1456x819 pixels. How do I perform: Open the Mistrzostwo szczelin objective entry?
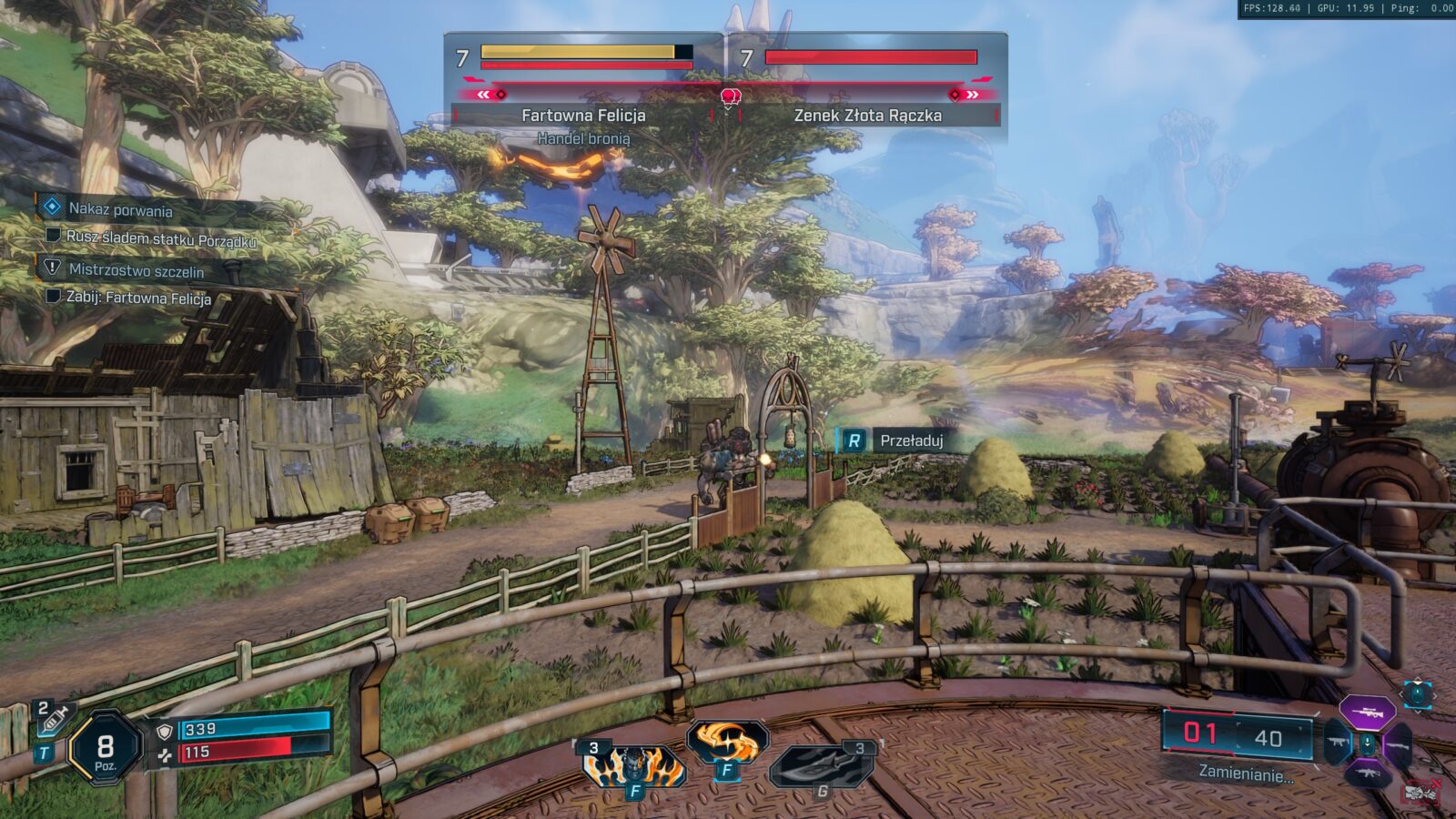[136, 270]
